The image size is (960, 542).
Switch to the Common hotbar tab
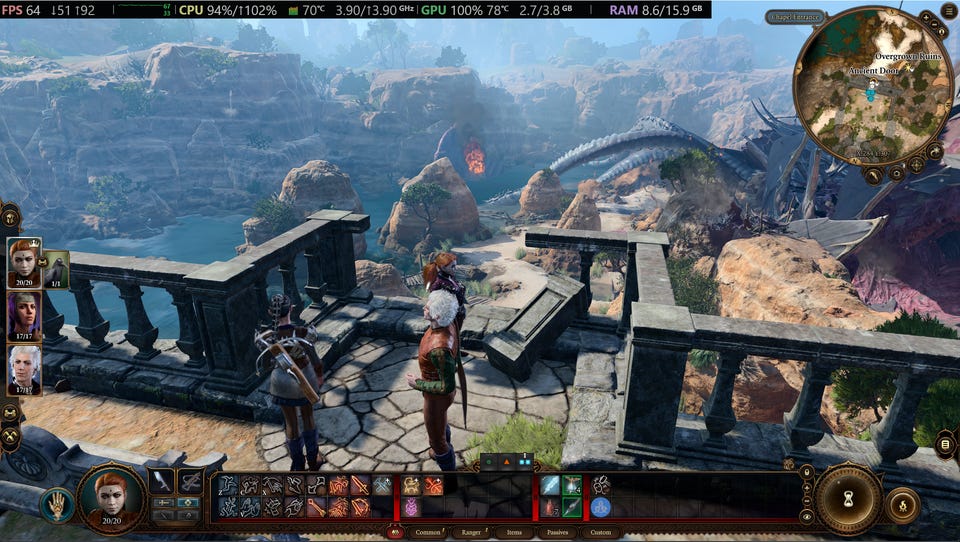[427, 533]
